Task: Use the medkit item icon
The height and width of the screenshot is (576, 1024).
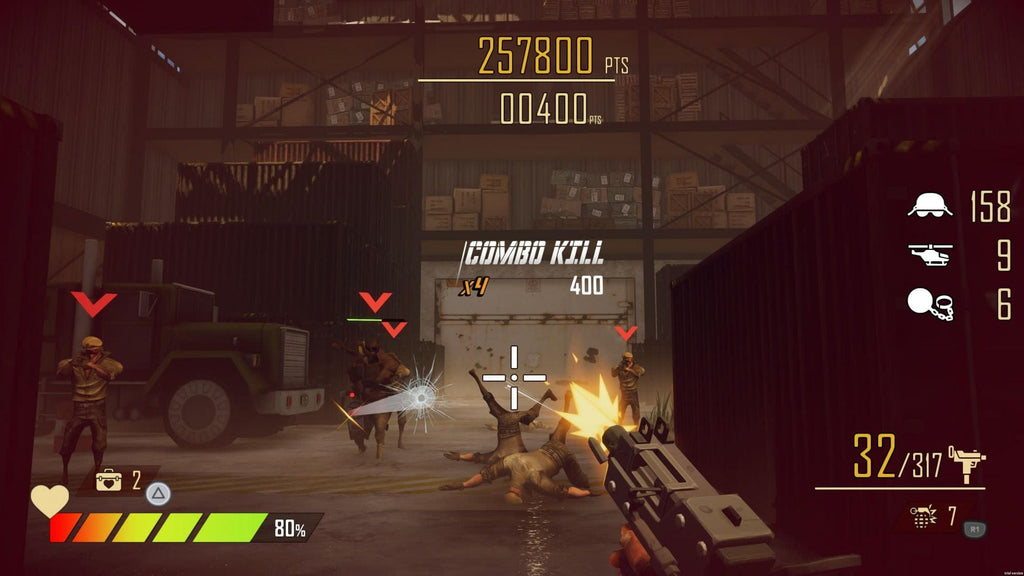Action: (108, 481)
